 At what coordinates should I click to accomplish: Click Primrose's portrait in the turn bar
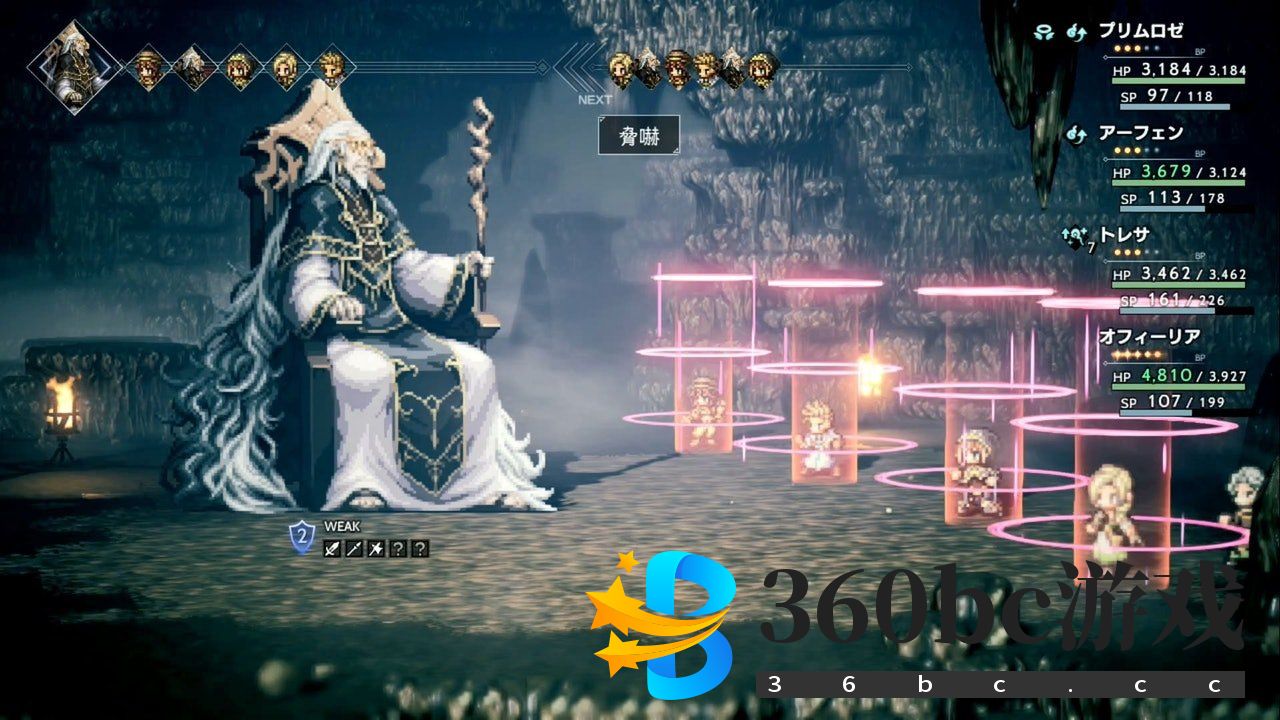pos(148,65)
